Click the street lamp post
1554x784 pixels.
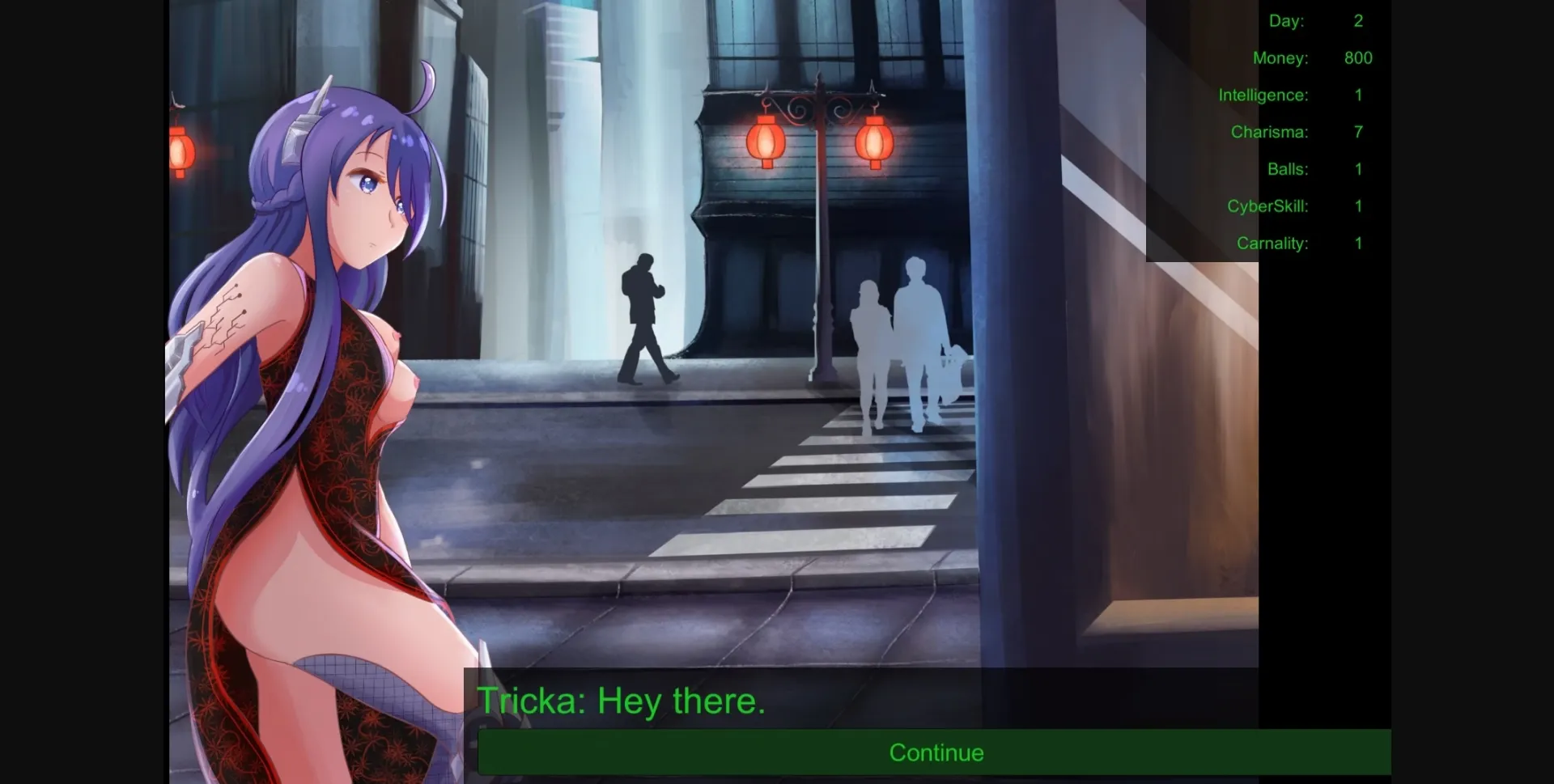coord(820,267)
